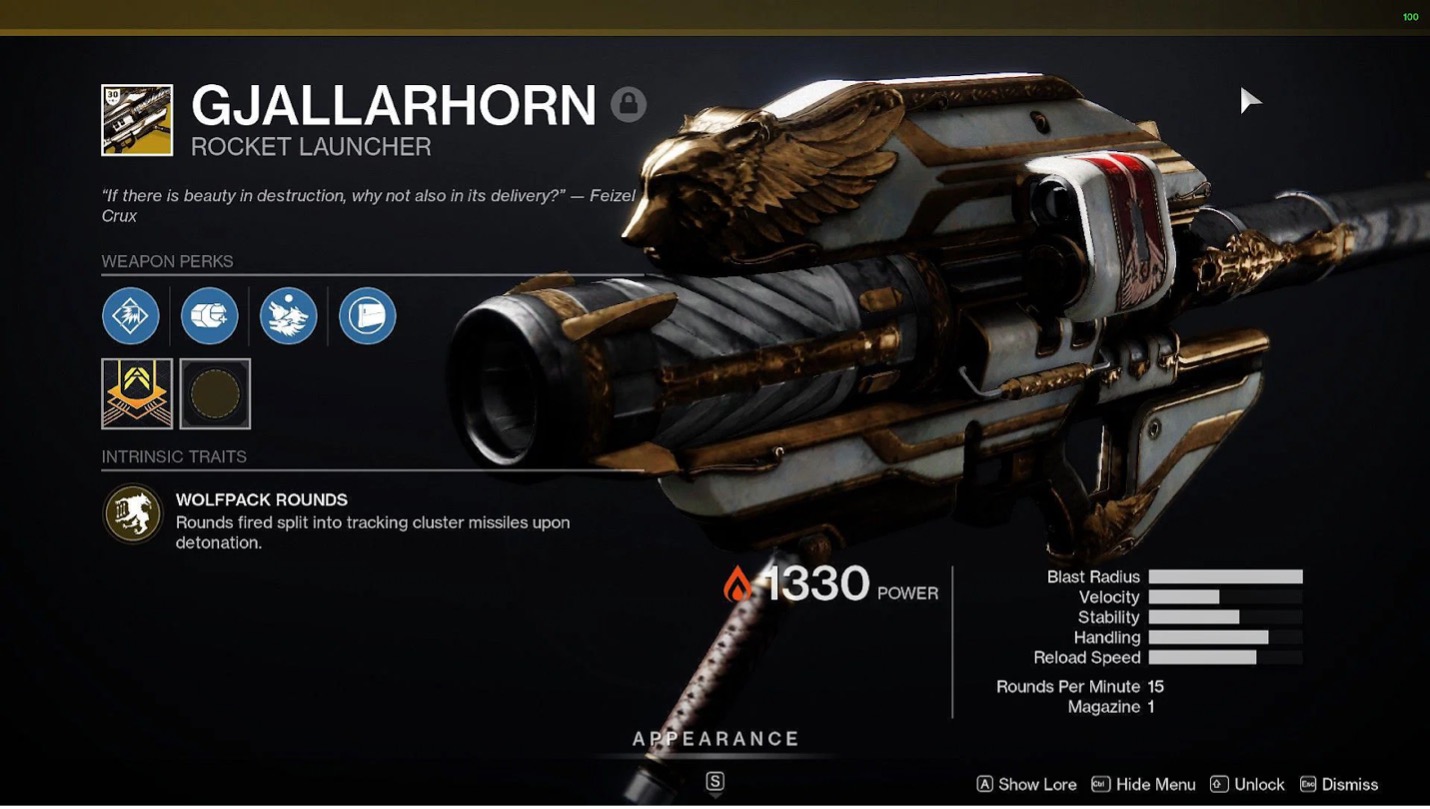Switch to the Appearance tab
The height and width of the screenshot is (809, 1430).
[x=714, y=738]
